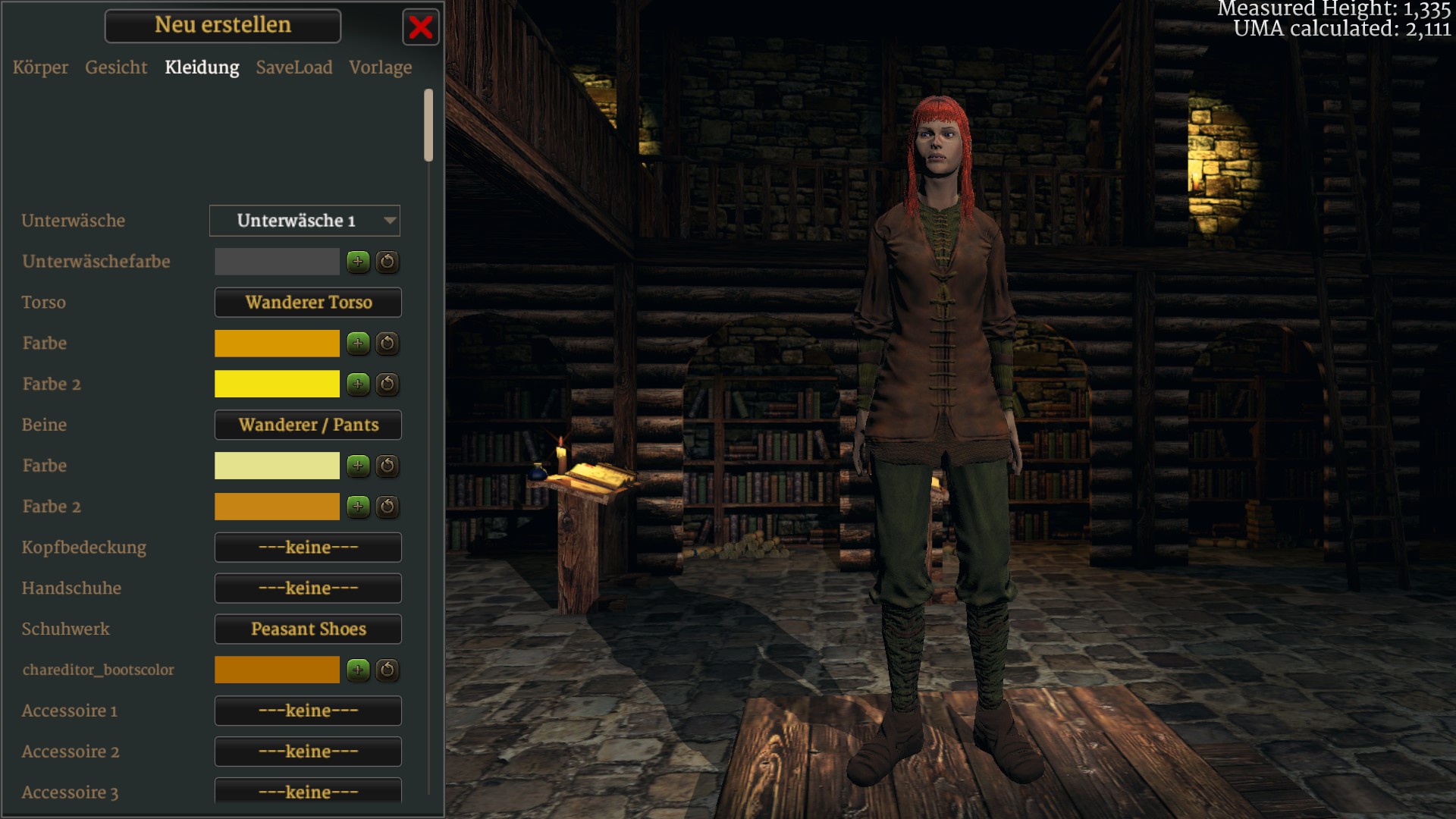This screenshot has width=1456, height=819.
Task: Select the pale yellow pants Farbe swatch
Action: [x=277, y=466]
